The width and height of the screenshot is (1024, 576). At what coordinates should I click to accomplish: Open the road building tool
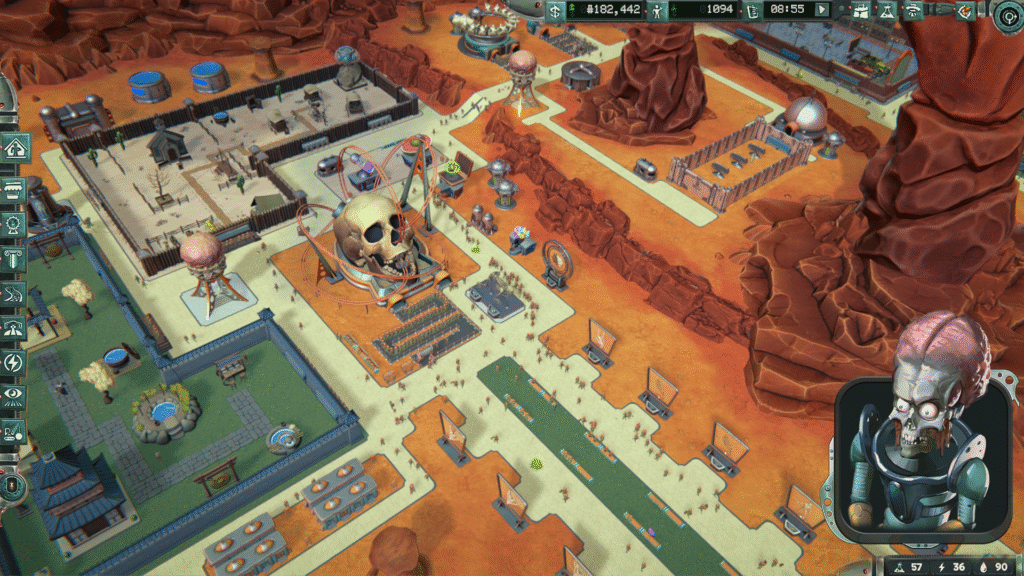click(16, 328)
